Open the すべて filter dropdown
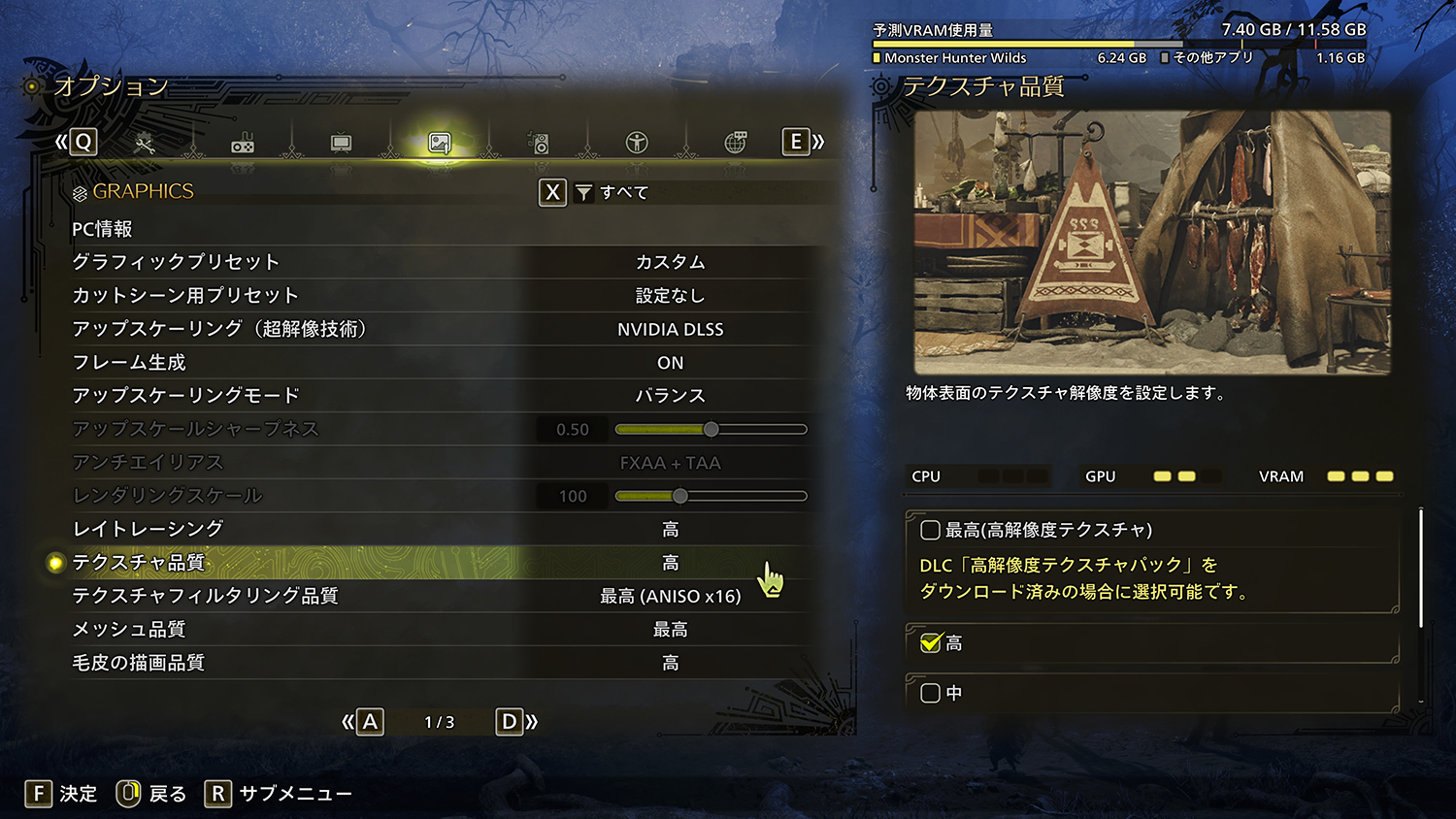The height and width of the screenshot is (819, 1456). pos(613,193)
